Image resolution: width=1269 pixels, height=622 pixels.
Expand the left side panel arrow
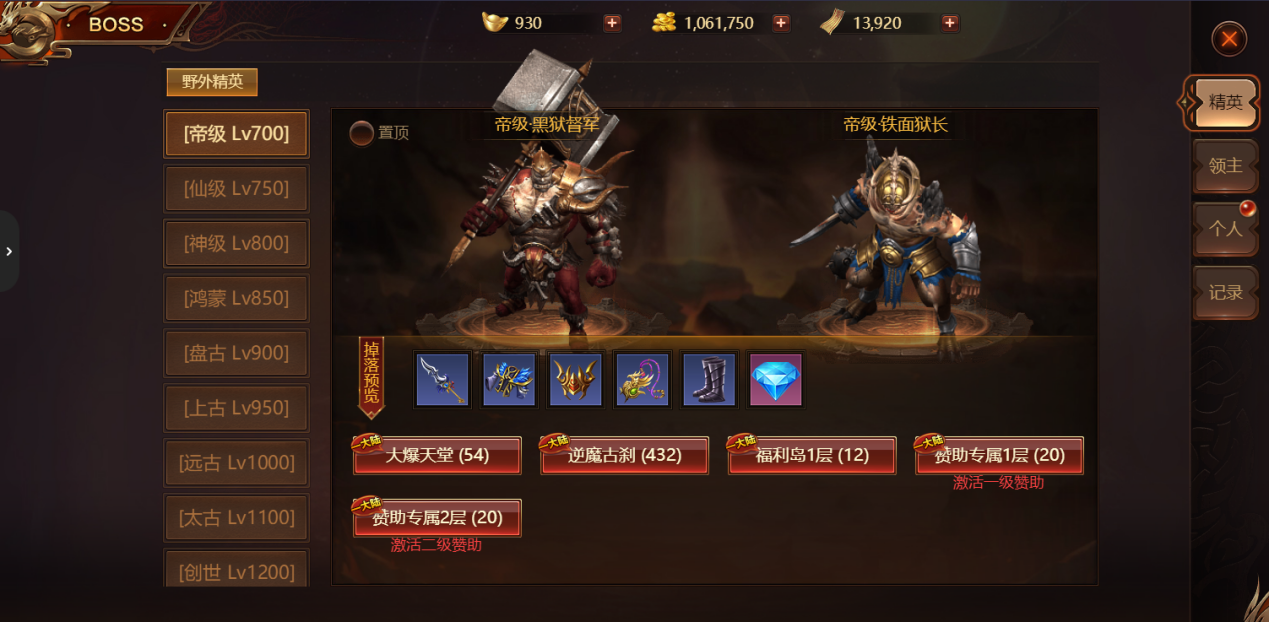(9, 251)
